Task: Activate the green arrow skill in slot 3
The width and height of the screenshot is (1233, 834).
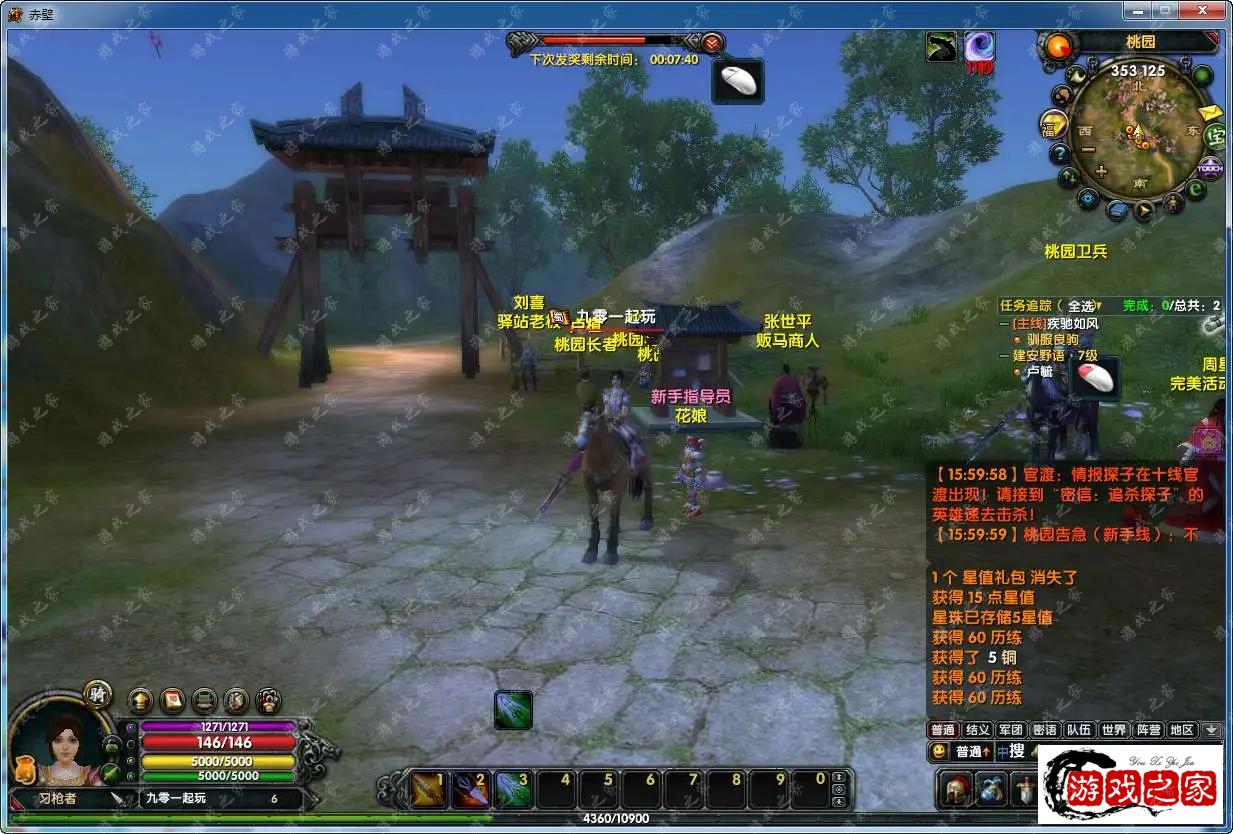Action: point(514,789)
